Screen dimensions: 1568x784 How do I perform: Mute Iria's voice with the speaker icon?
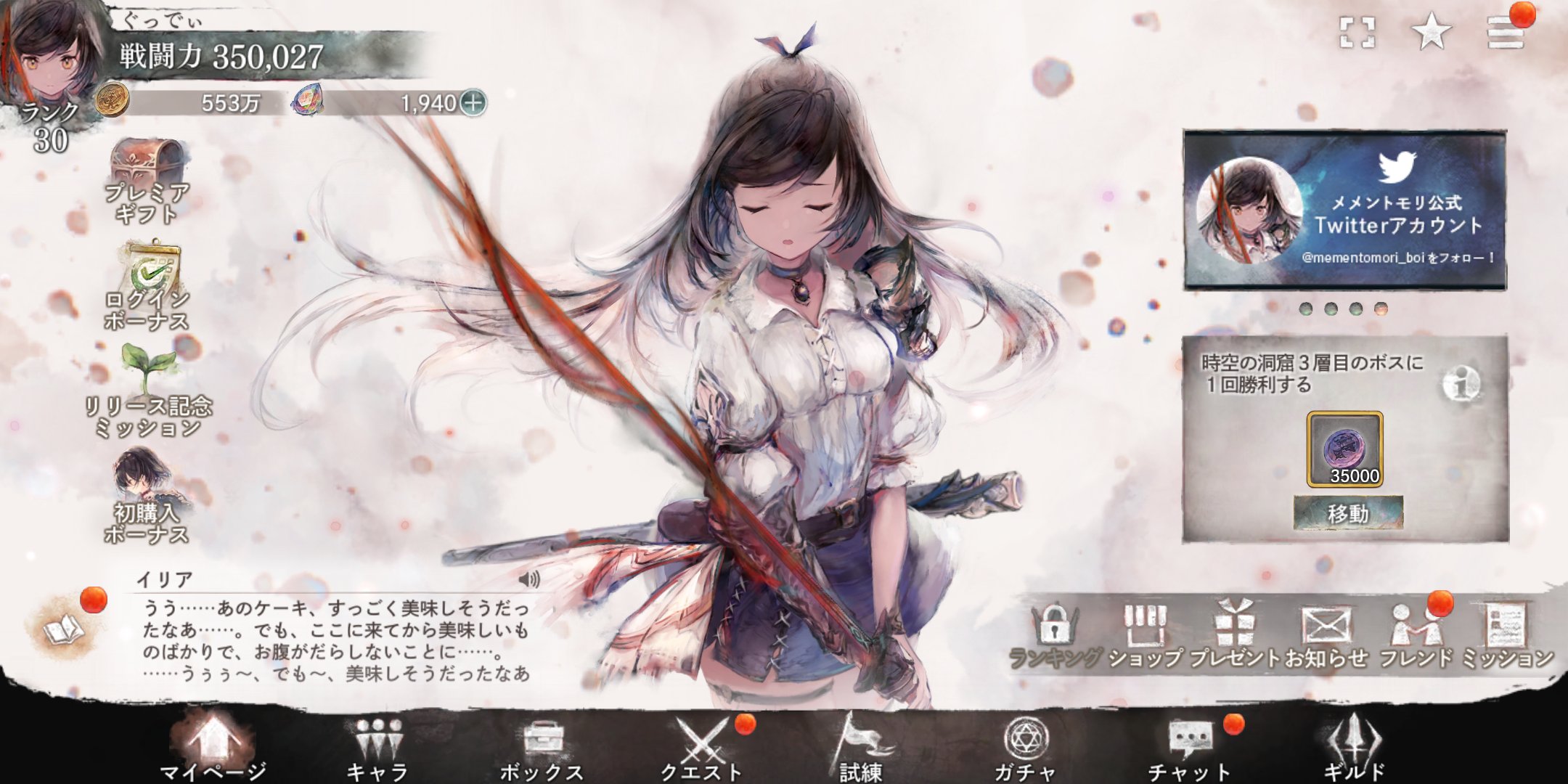[531, 579]
